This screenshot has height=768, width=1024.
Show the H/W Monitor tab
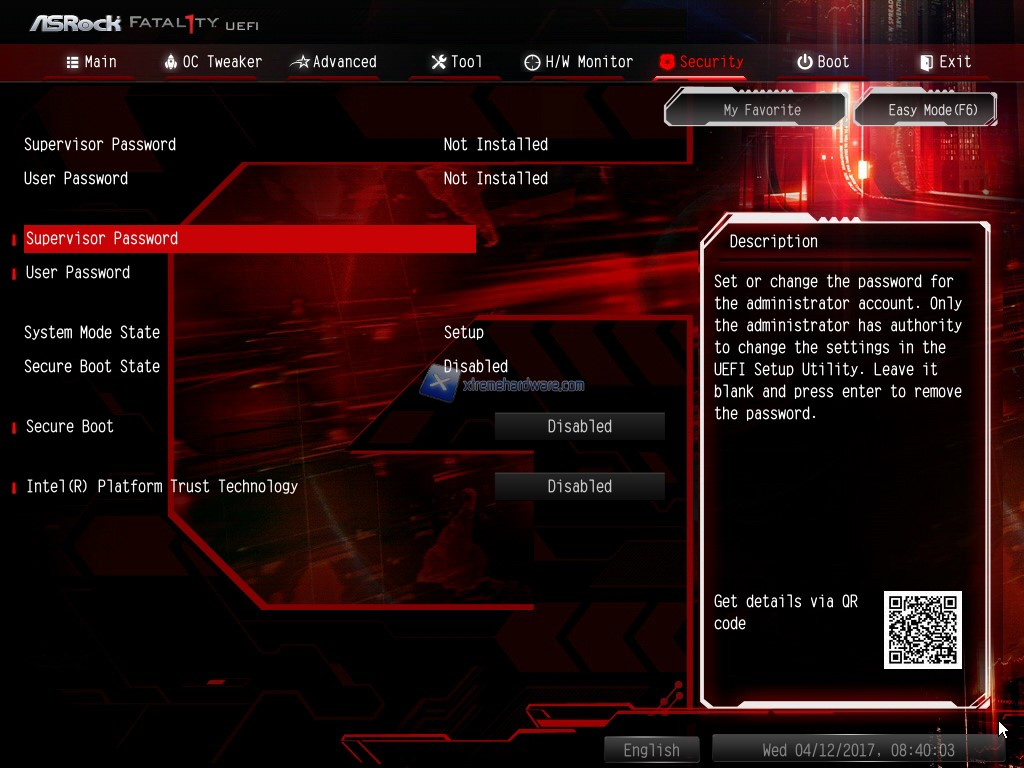point(578,62)
